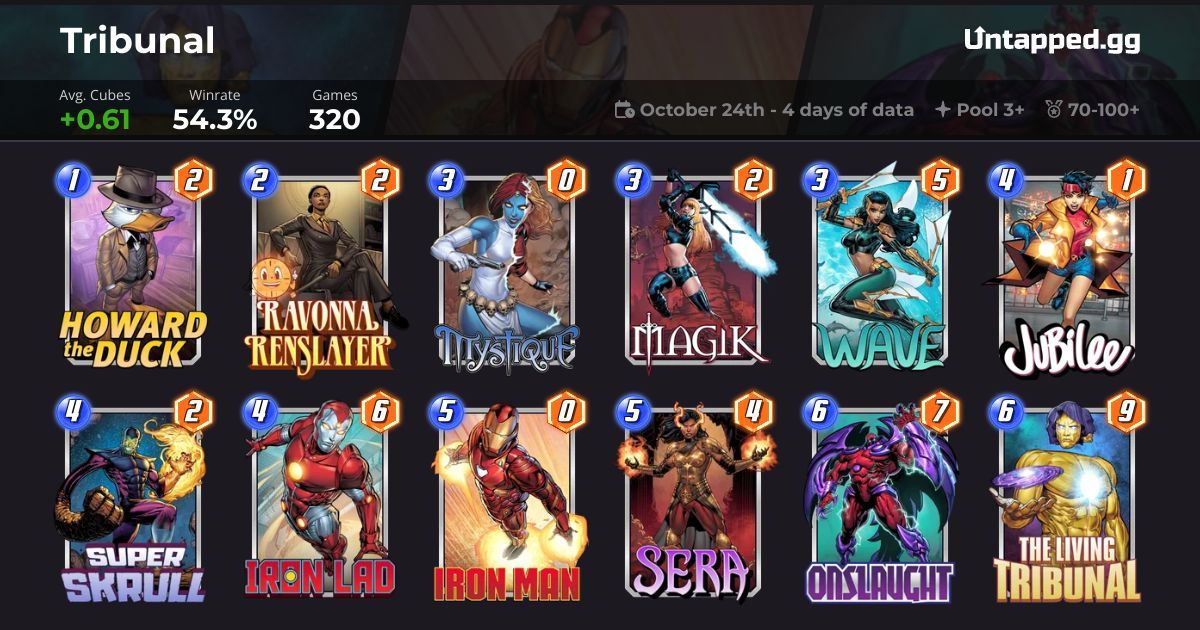Pick the Onslaught card
Screen dimensions: 1200x630
tap(880, 500)
